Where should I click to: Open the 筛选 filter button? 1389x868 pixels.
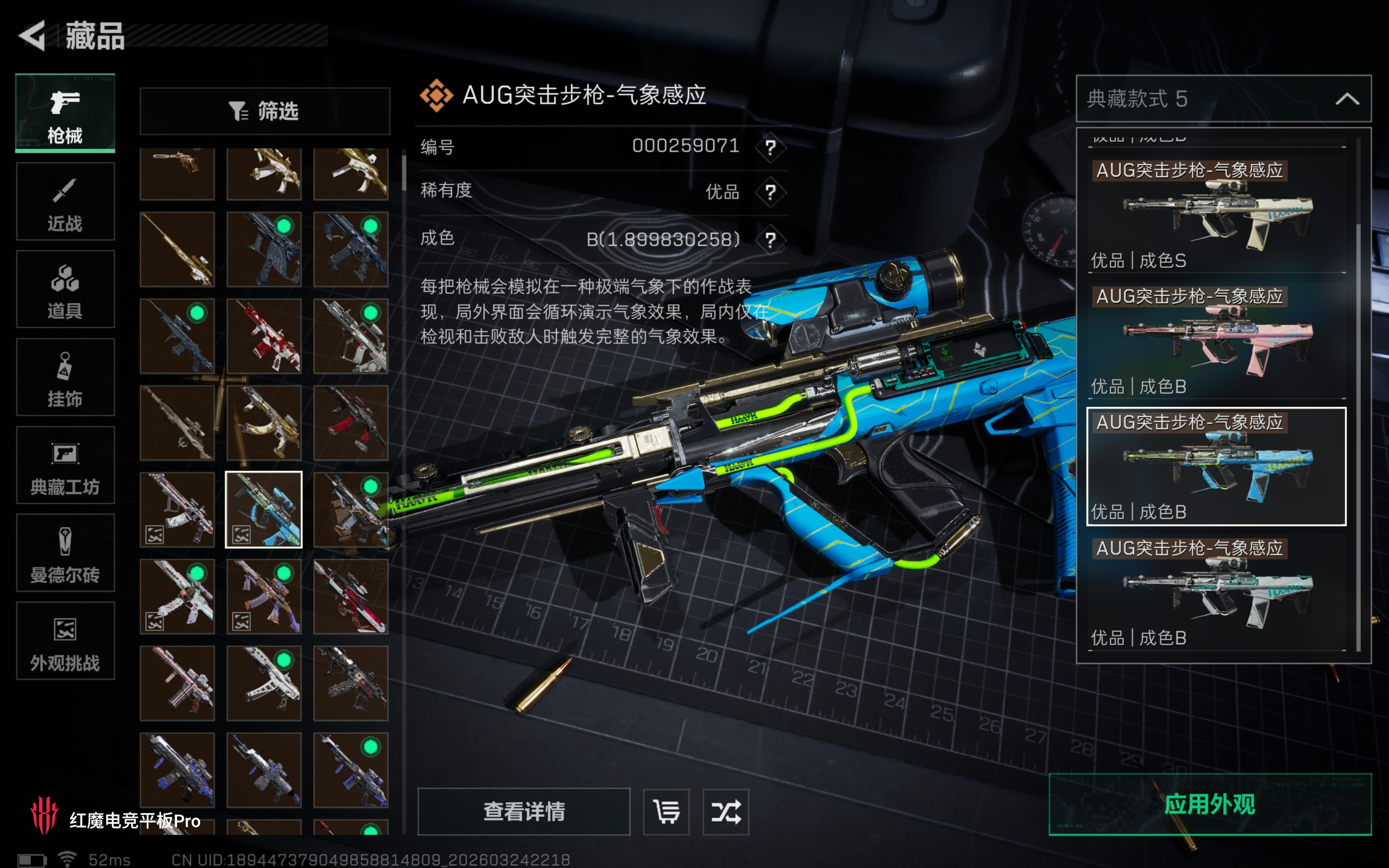265,111
